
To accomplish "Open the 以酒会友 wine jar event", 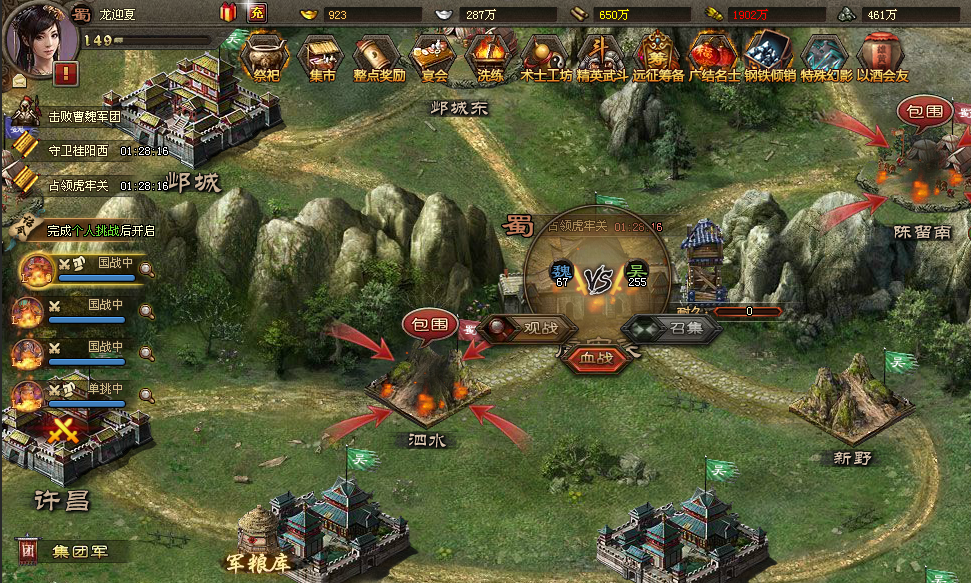I will [882, 55].
